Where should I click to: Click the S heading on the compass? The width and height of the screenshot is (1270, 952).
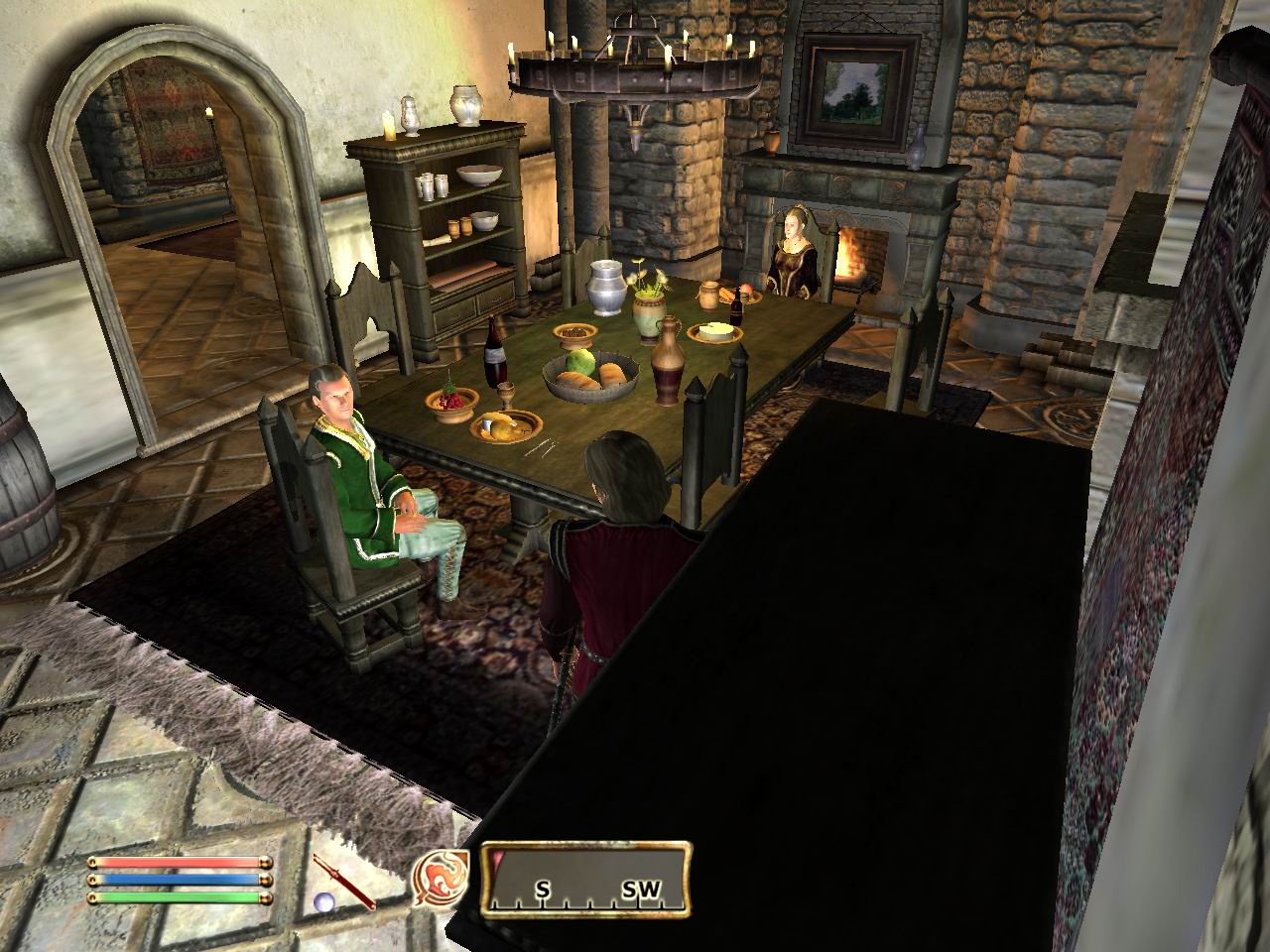[543, 890]
